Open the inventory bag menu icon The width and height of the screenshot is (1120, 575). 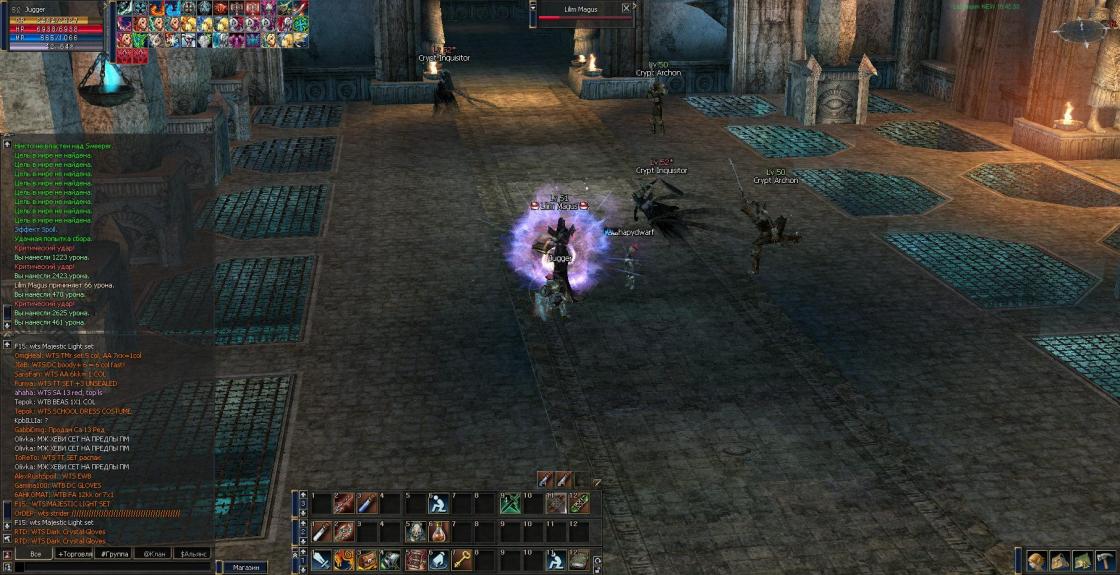[x=1059, y=561]
